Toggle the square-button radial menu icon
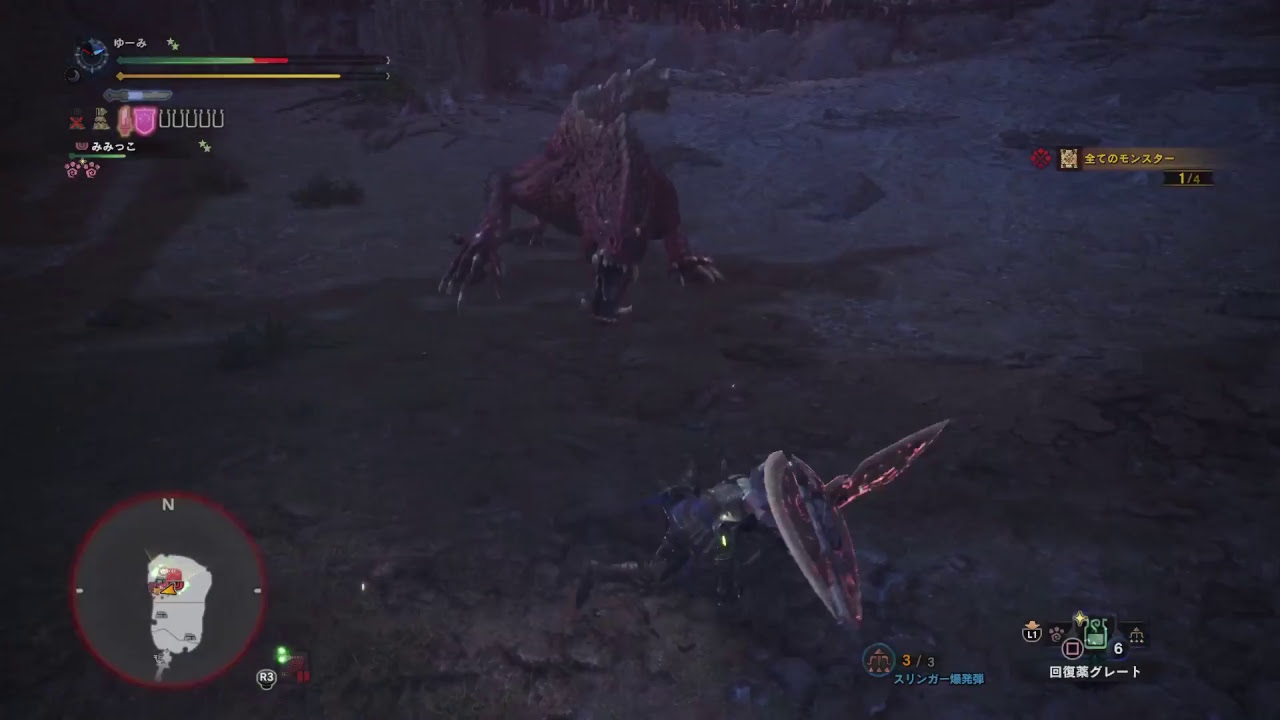The height and width of the screenshot is (720, 1280). tap(1072, 648)
